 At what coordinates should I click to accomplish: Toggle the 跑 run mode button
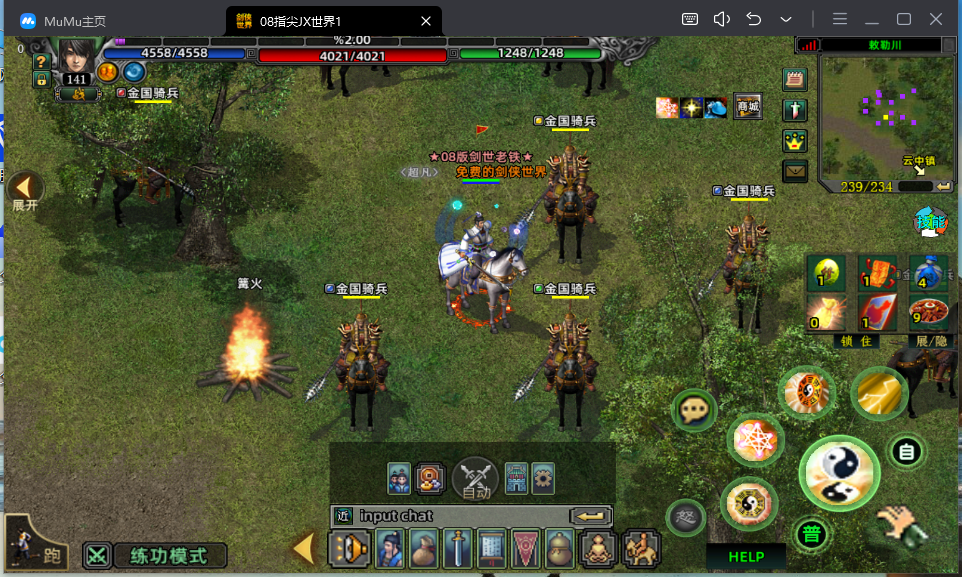click(36, 543)
